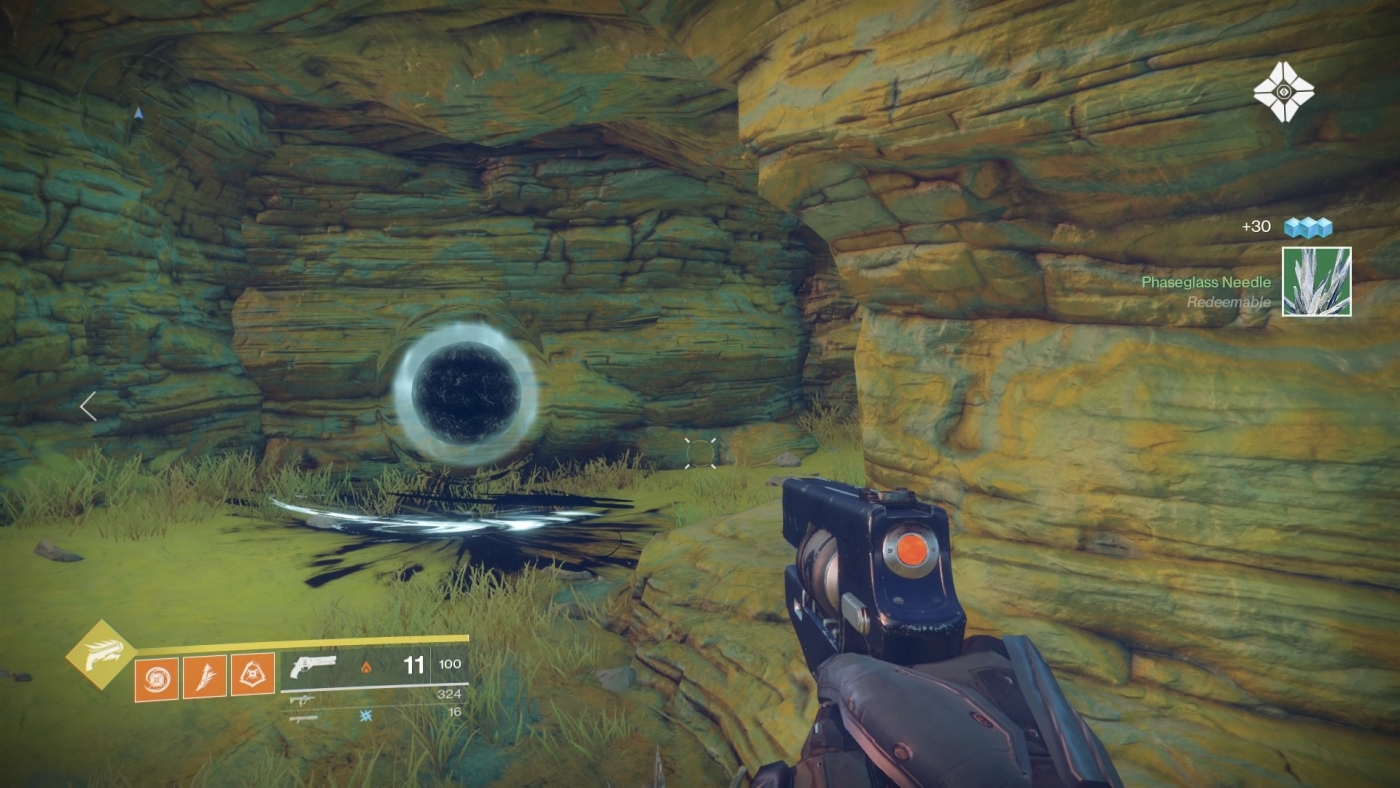This screenshot has height=788, width=1400.
Task: Click the equipped hand cannon icon
Action: 314,665
